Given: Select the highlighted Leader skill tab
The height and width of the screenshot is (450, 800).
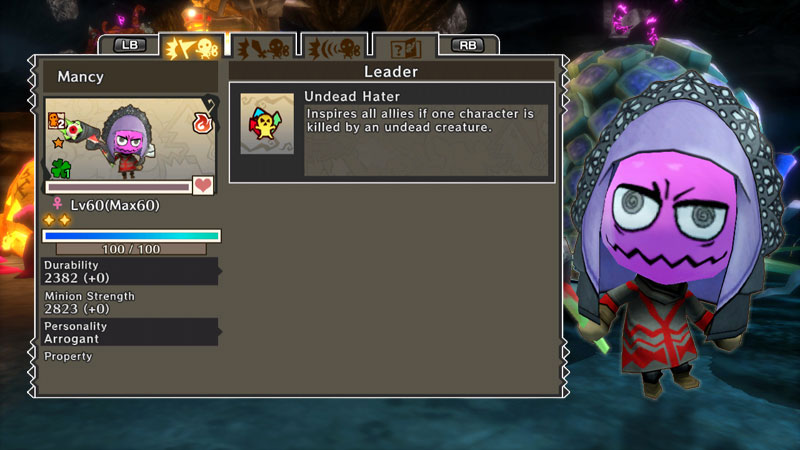Looking at the screenshot, I should pyautogui.click(x=191, y=47).
